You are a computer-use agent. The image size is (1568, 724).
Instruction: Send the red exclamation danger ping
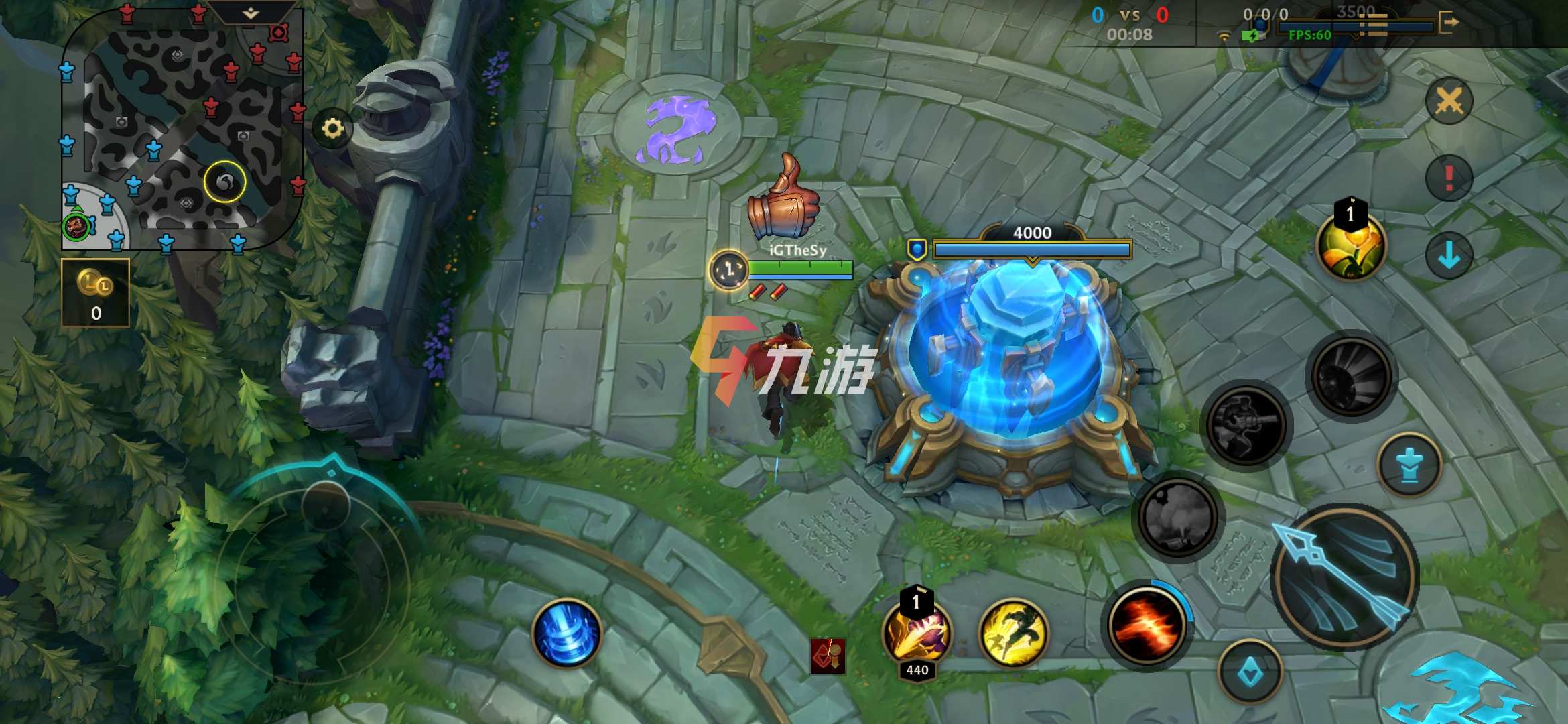tap(1449, 178)
